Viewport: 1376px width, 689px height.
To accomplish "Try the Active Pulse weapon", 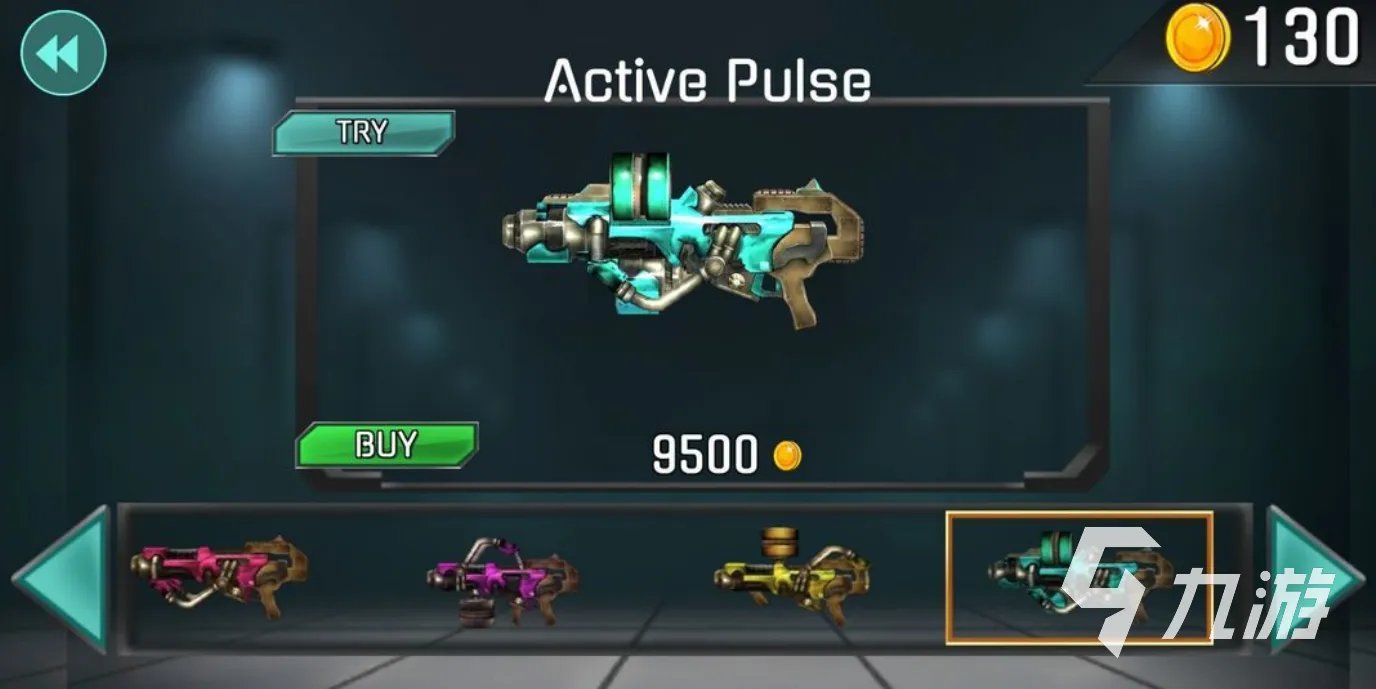I will coord(363,132).
